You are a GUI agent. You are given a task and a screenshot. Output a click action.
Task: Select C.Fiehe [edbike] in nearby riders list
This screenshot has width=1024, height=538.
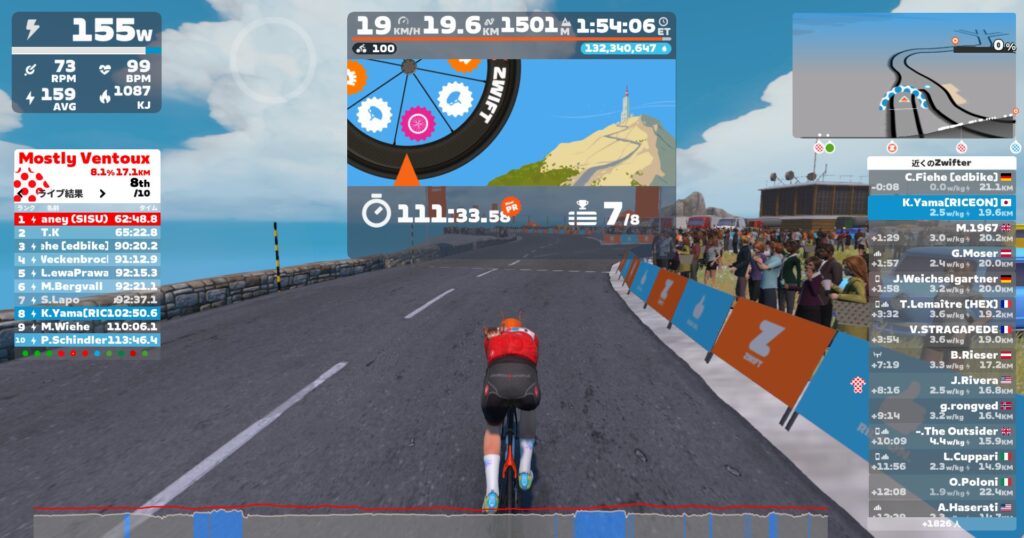[x=941, y=182]
